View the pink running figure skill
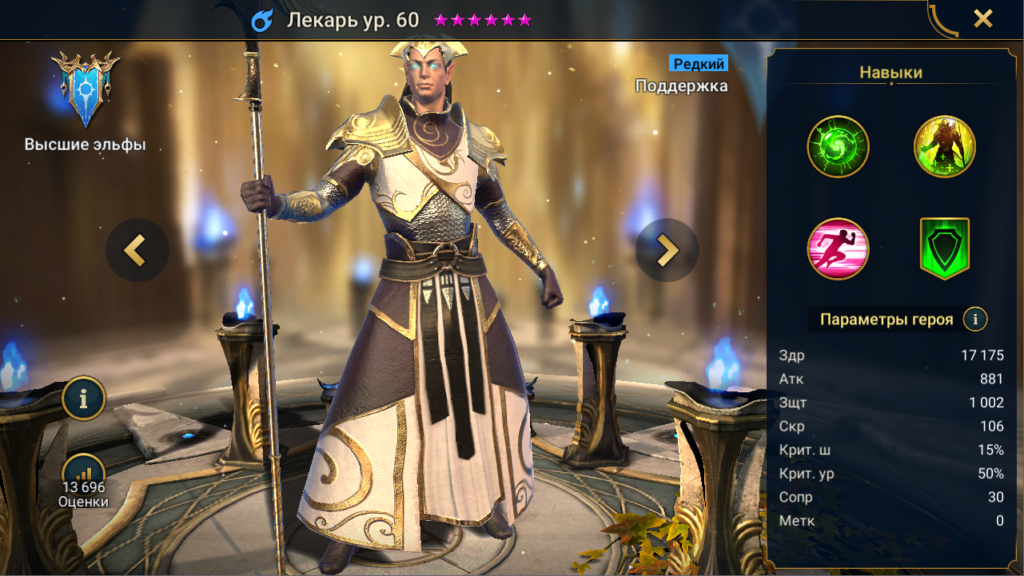This screenshot has height=576, width=1024. point(838,249)
